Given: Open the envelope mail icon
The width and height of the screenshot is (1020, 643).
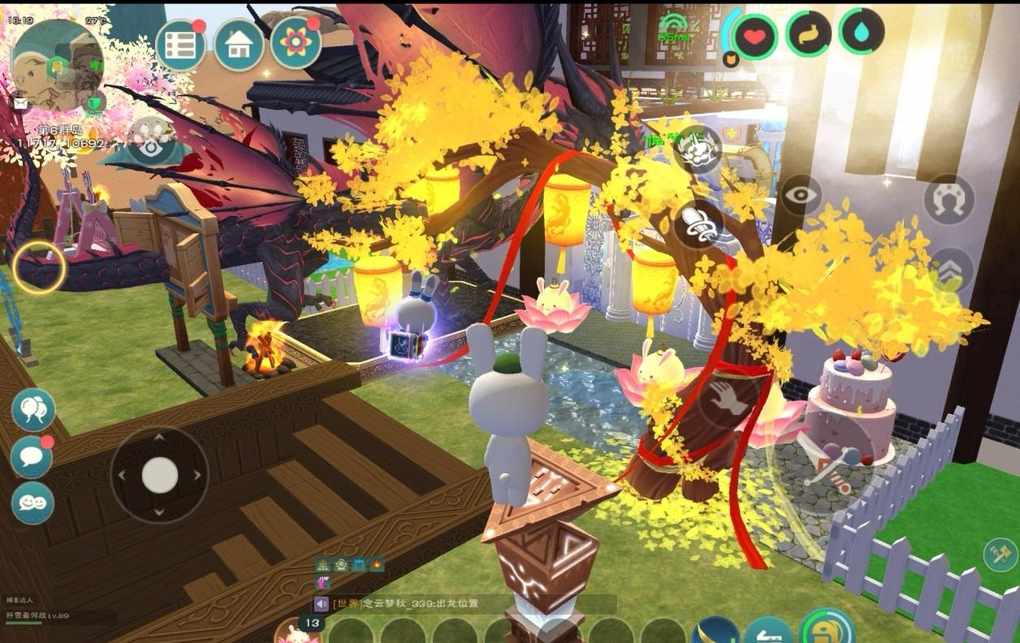Looking at the screenshot, I should 20,103.
